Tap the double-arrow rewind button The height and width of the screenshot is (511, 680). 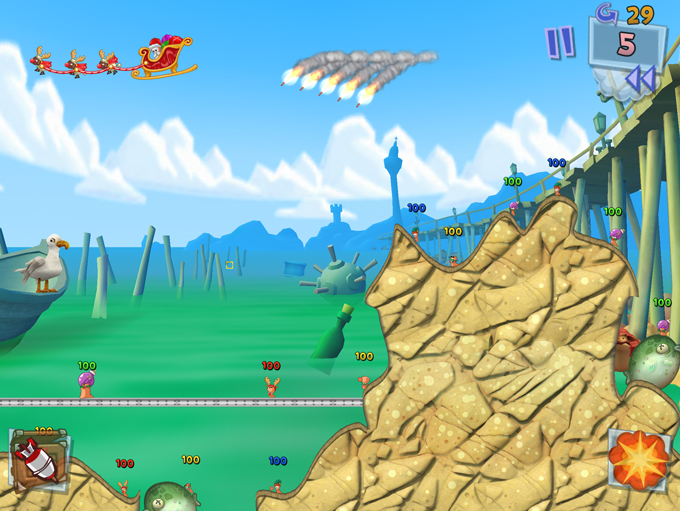(640, 79)
